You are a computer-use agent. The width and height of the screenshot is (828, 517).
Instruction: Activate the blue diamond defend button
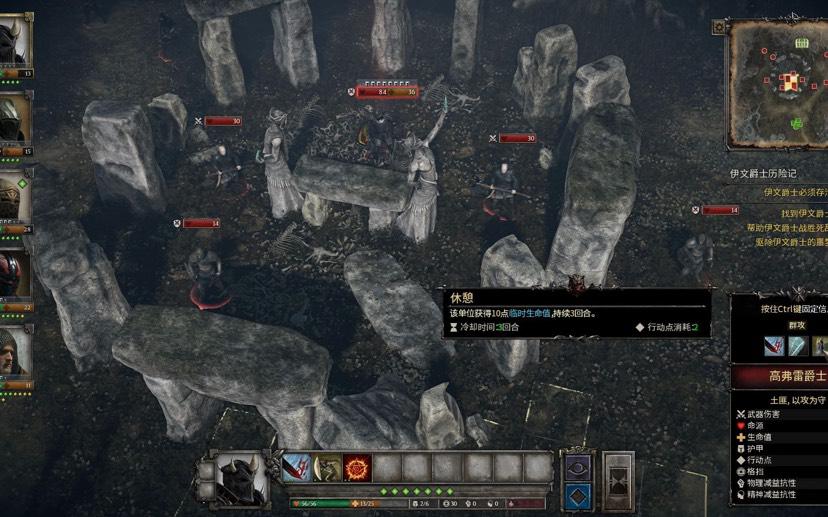(x=579, y=496)
